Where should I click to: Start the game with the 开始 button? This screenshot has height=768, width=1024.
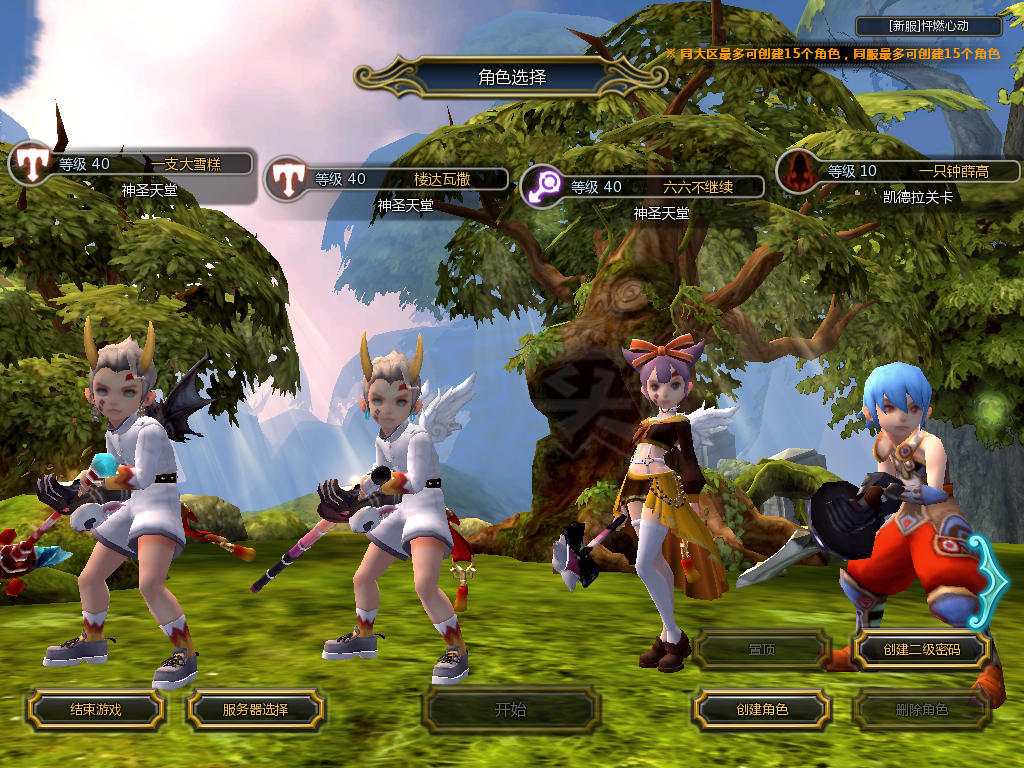point(510,710)
